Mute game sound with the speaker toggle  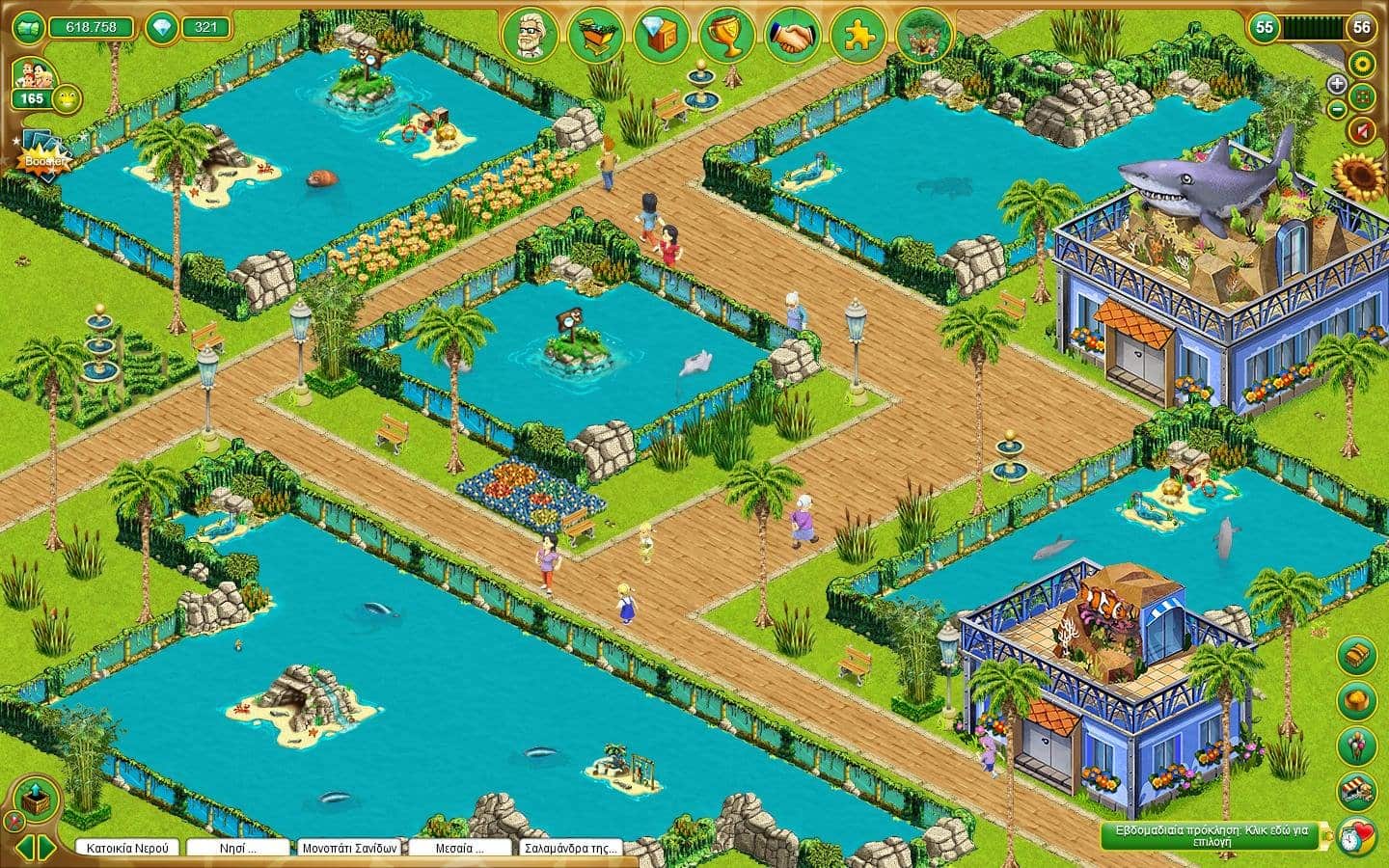click(x=1362, y=130)
